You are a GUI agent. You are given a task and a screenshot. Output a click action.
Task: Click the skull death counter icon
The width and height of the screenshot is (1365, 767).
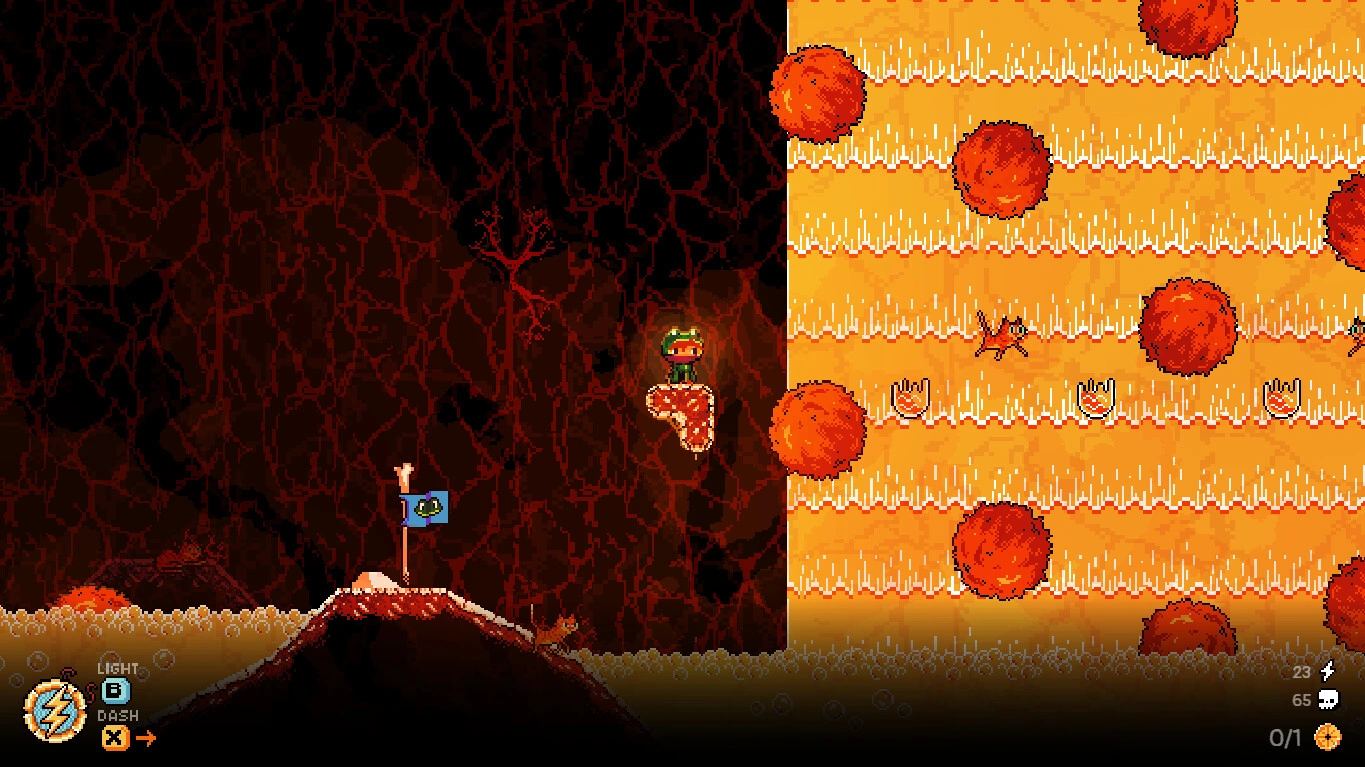point(1330,701)
